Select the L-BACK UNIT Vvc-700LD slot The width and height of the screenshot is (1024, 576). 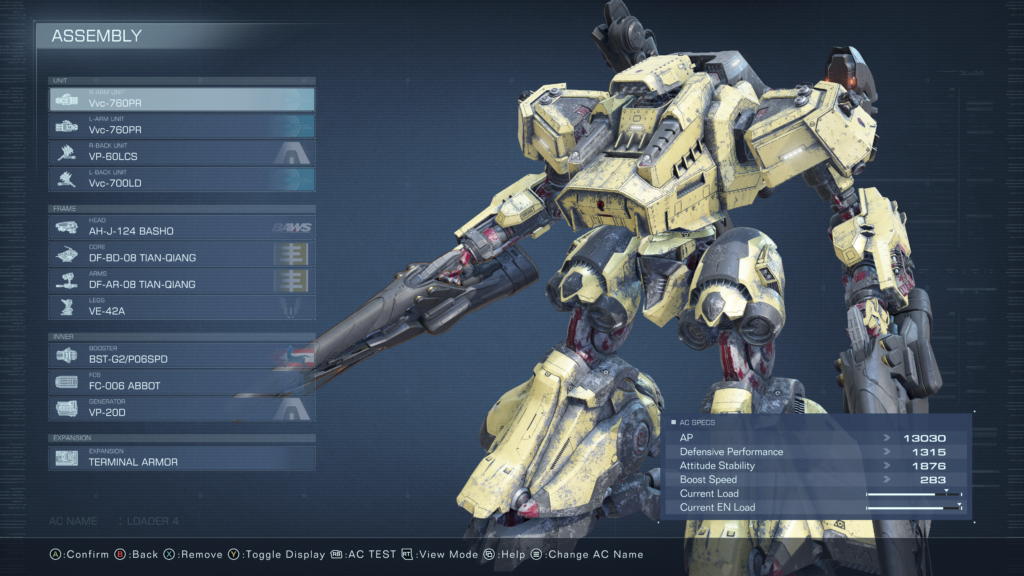pos(182,180)
